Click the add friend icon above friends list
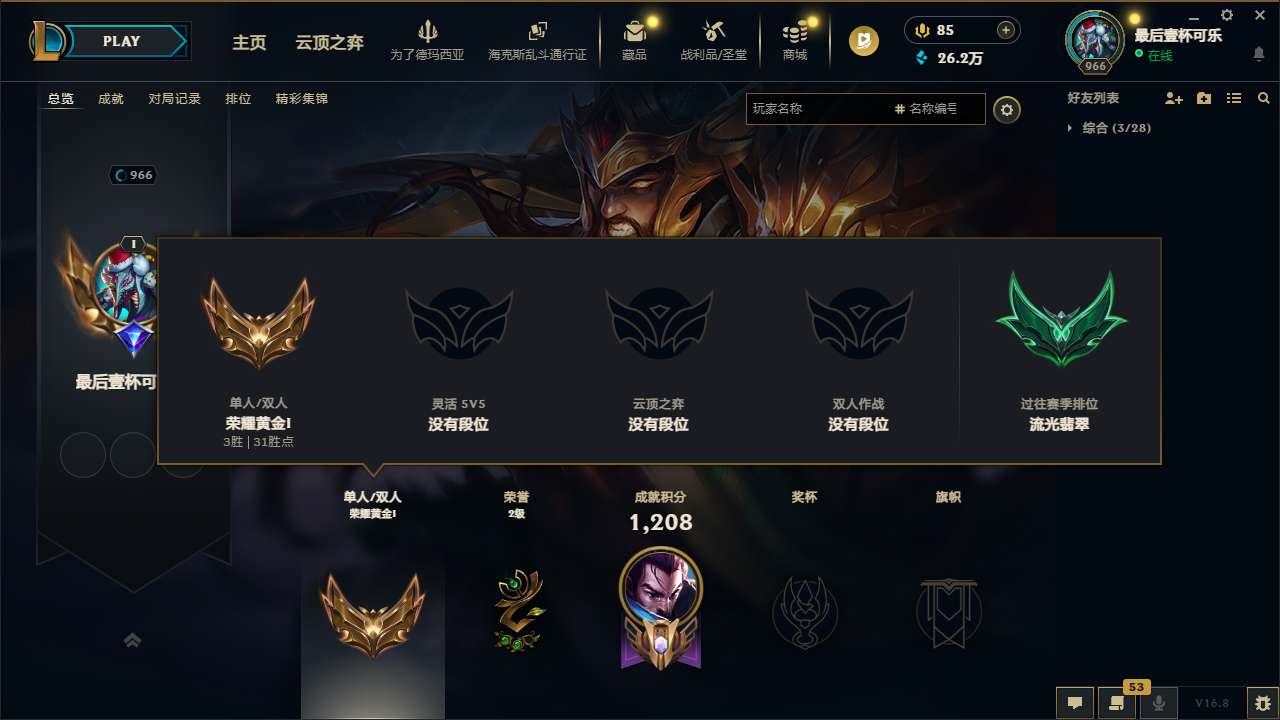The width and height of the screenshot is (1280, 720). point(1172,98)
